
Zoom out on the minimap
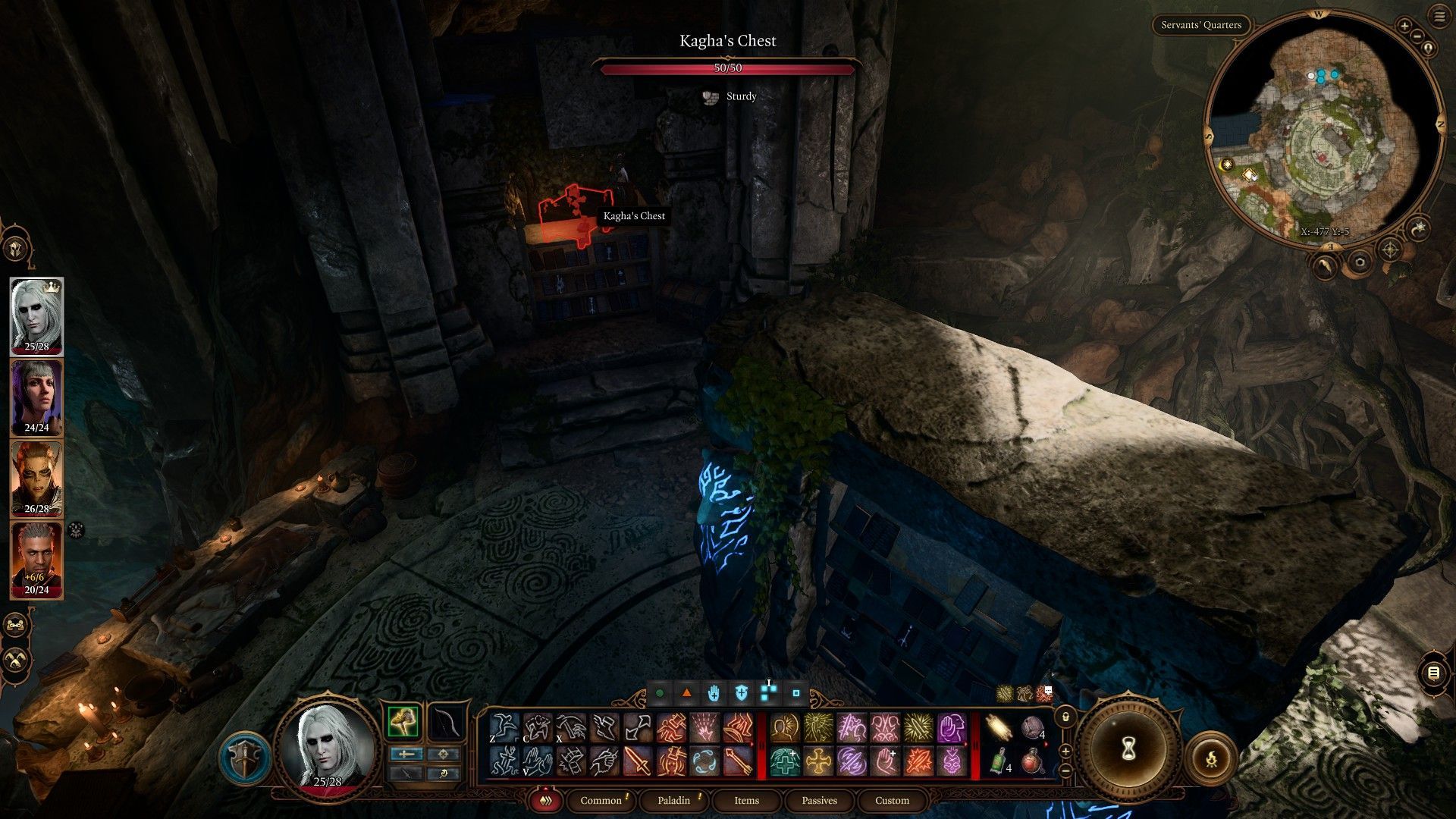pos(1417,36)
